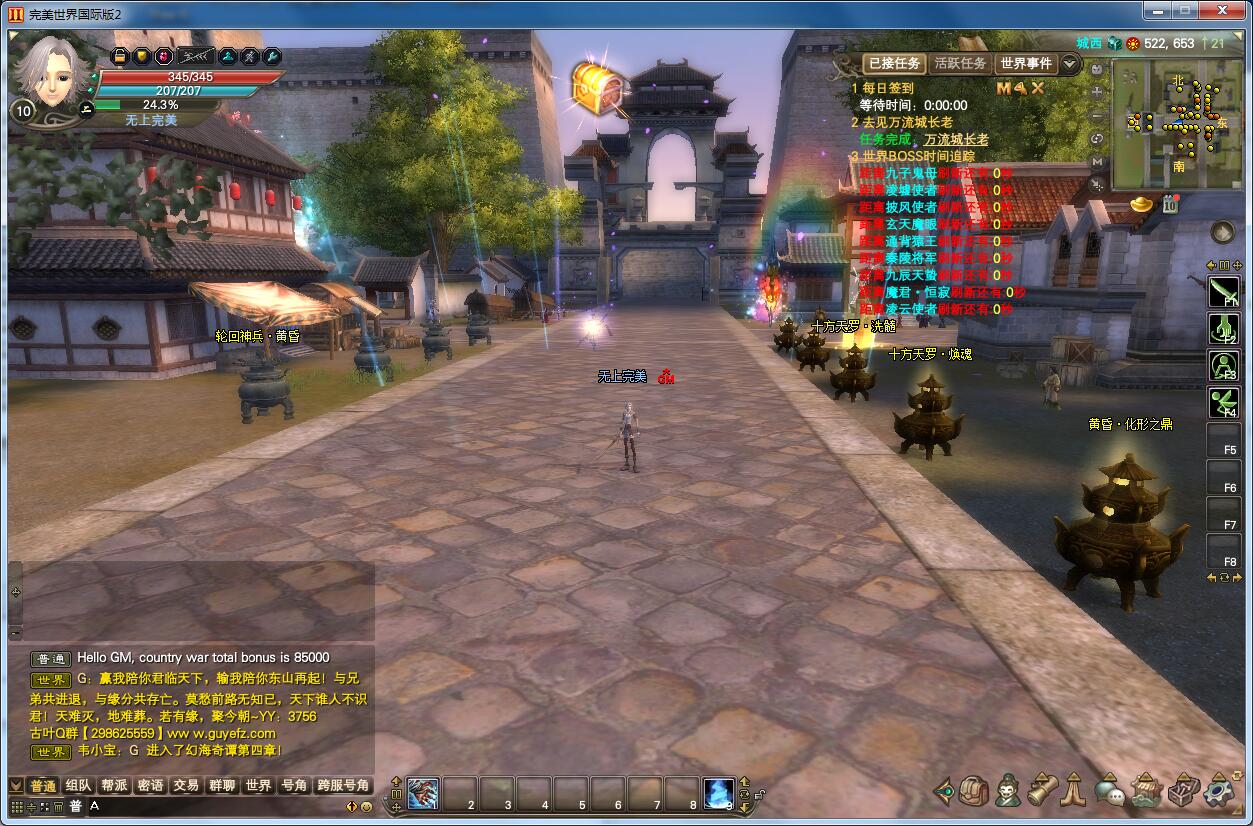Screen dimensions: 1253x826
Task: Open the gold ingot shop icon
Action: click(x=1142, y=203)
